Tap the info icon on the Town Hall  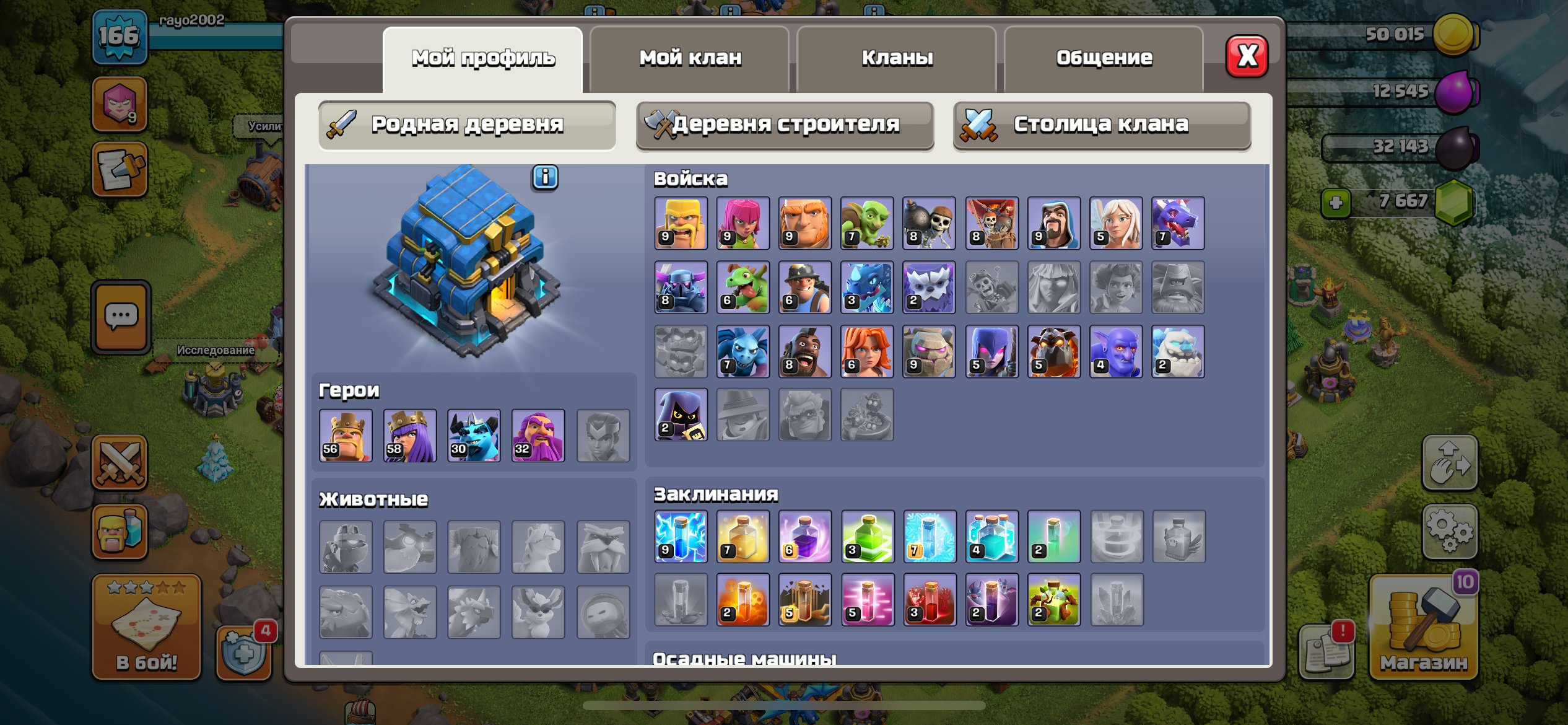click(x=544, y=178)
